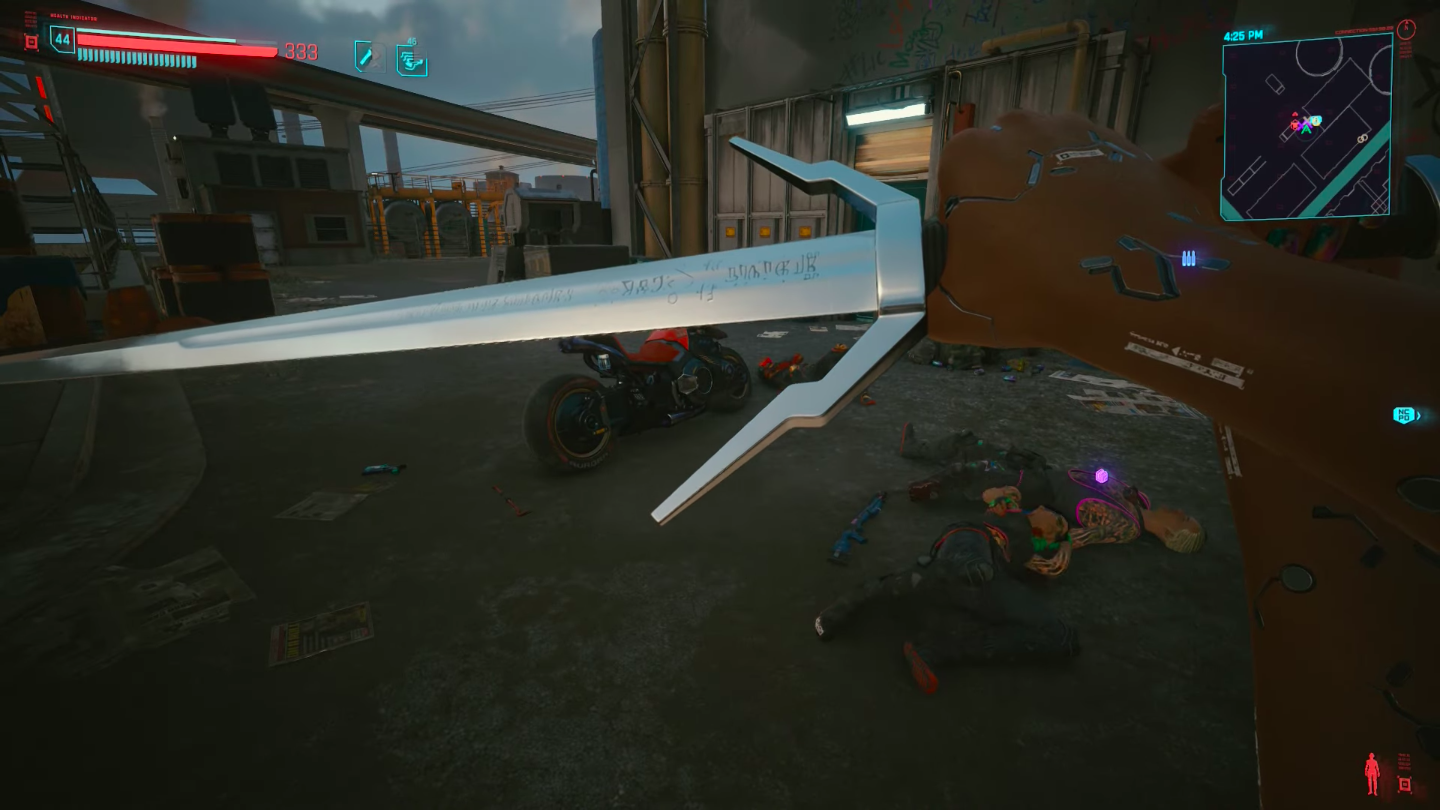Toggle the red quest marker on the minimap

(1293, 124)
